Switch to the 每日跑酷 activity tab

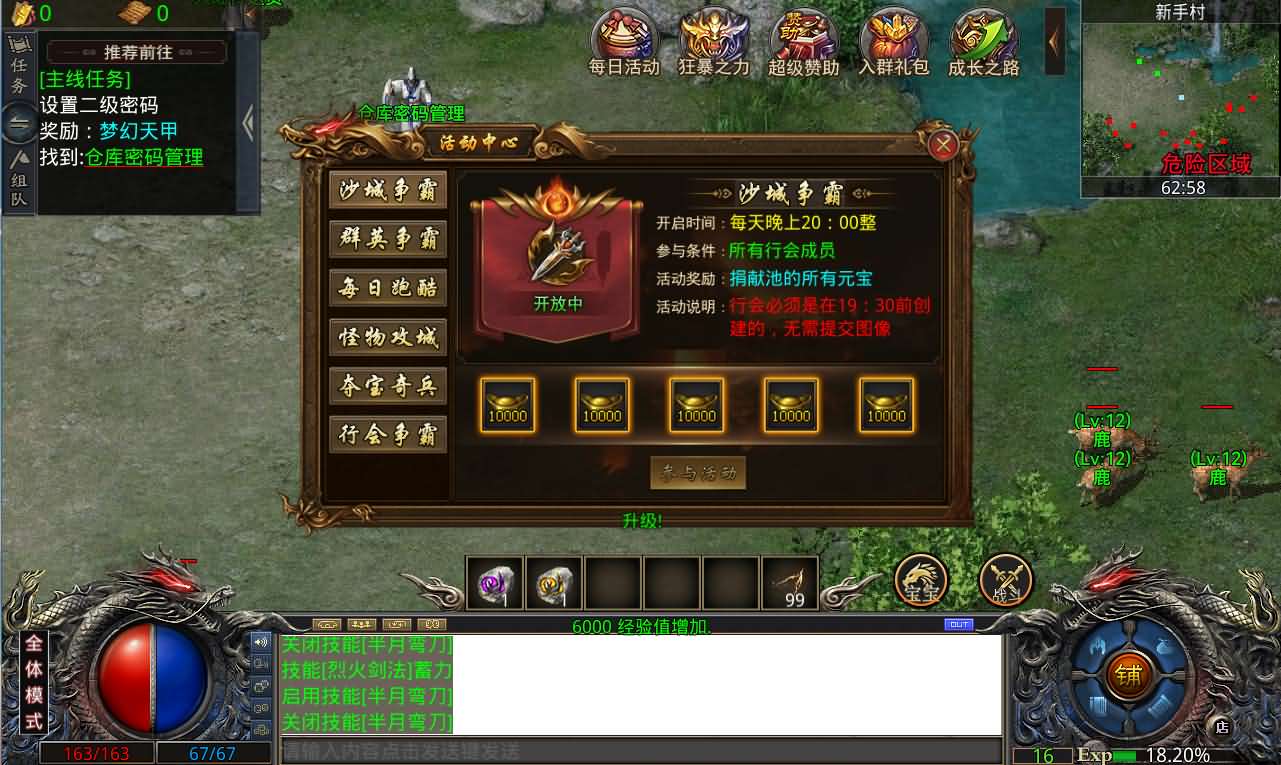[x=388, y=288]
